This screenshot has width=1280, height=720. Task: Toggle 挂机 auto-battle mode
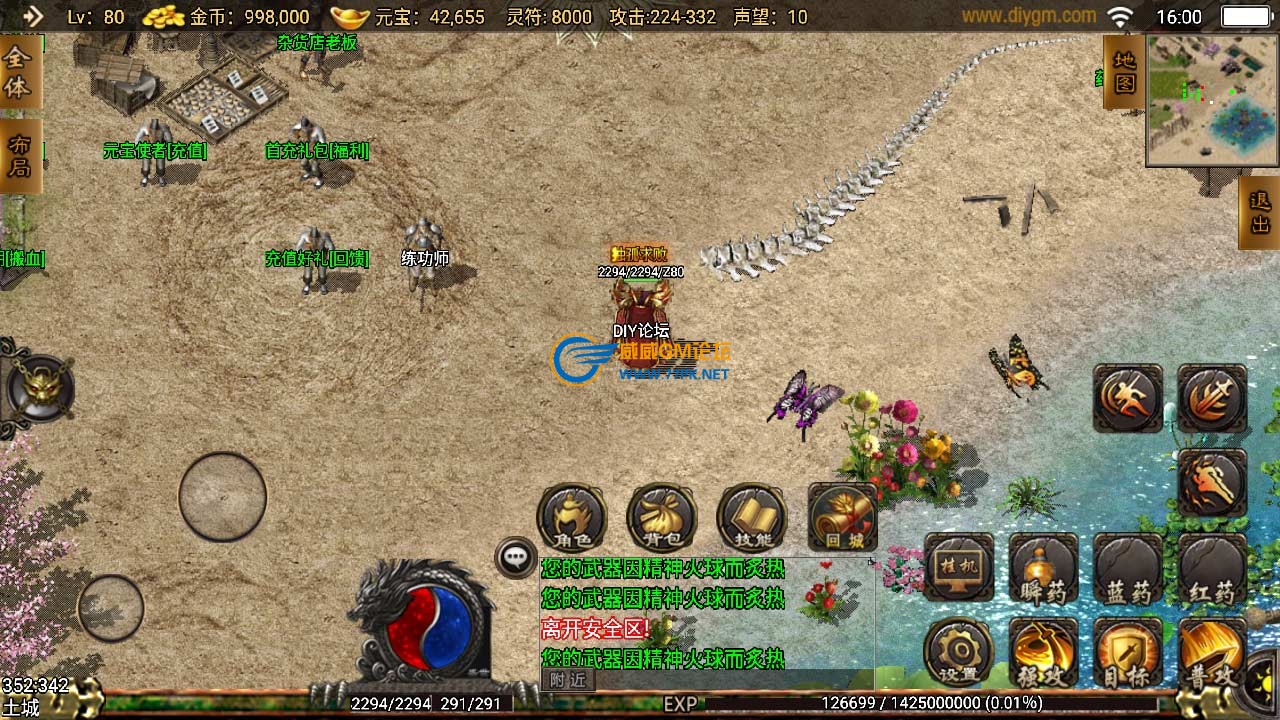point(959,568)
